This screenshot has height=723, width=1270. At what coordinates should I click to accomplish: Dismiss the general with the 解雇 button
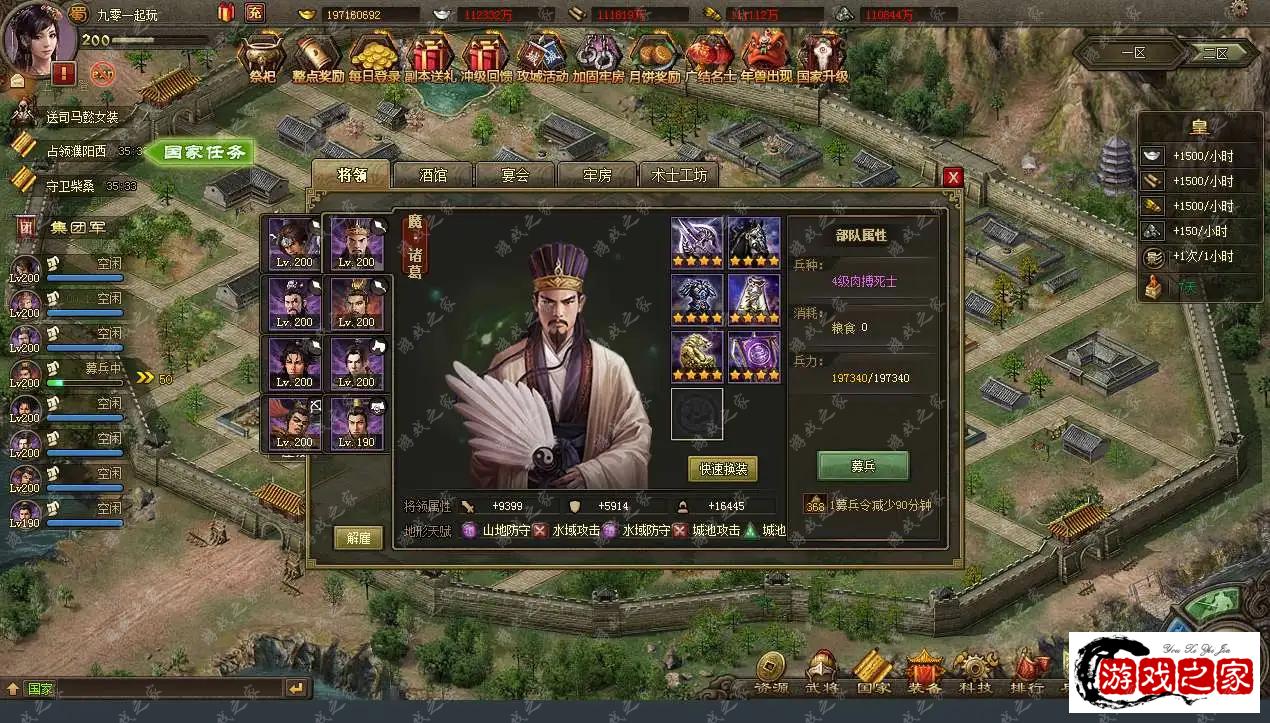(x=358, y=537)
